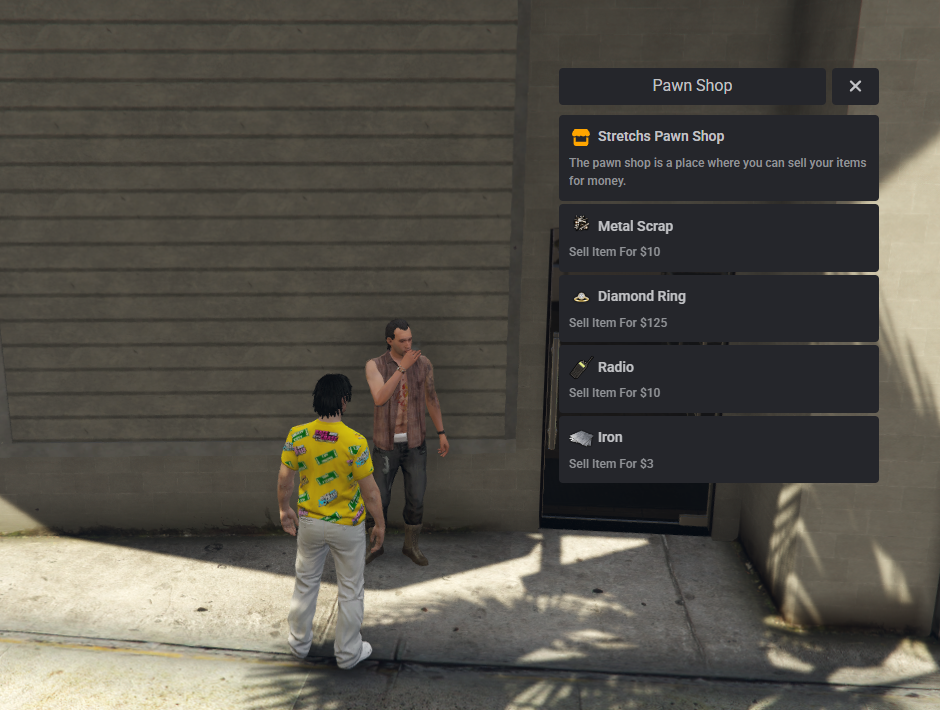Image resolution: width=940 pixels, height=710 pixels.
Task: Choose the Radio sell entry
Action: tap(718, 379)
